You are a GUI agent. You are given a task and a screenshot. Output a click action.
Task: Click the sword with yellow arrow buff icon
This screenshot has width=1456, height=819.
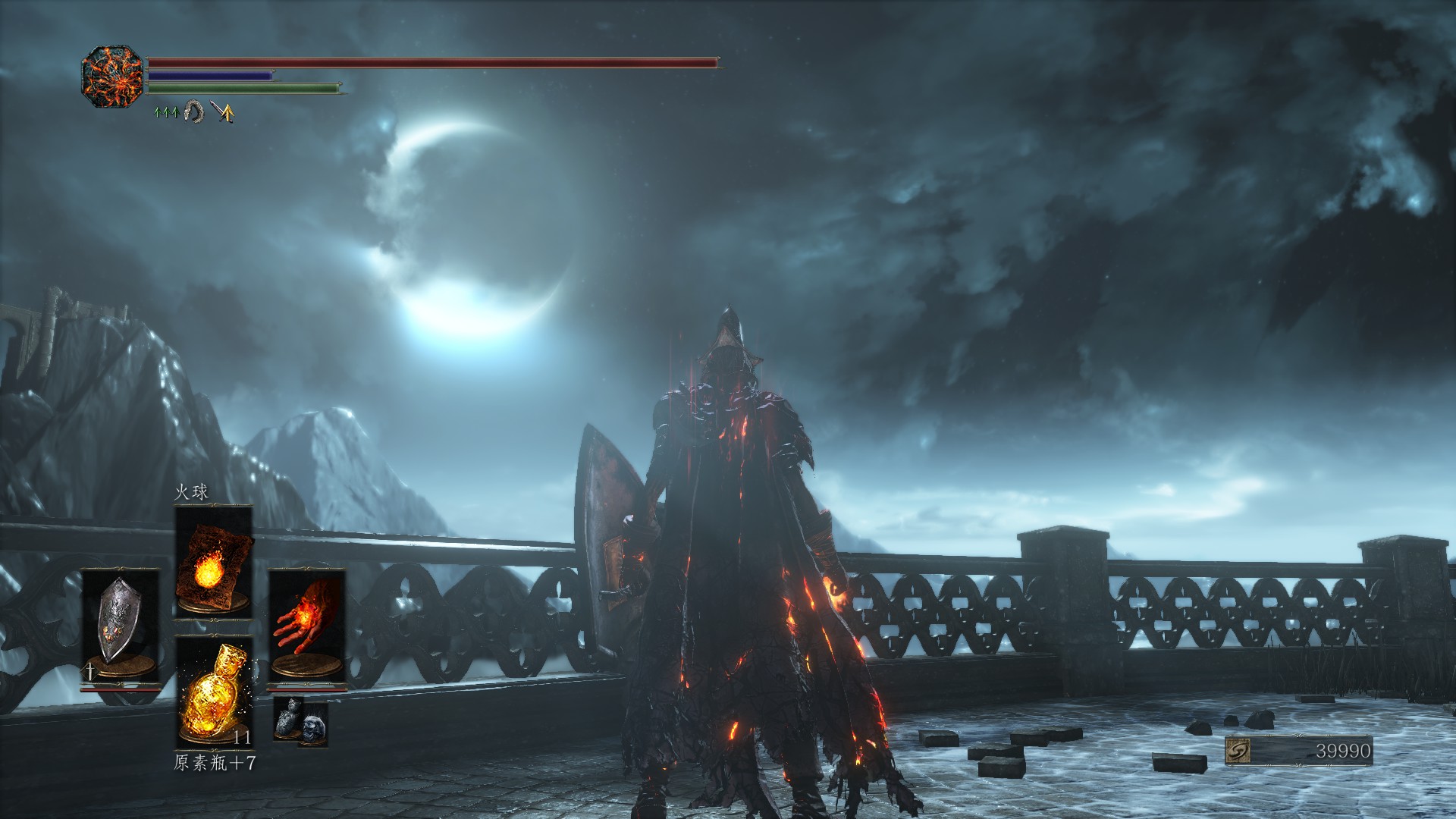point(223,113)
